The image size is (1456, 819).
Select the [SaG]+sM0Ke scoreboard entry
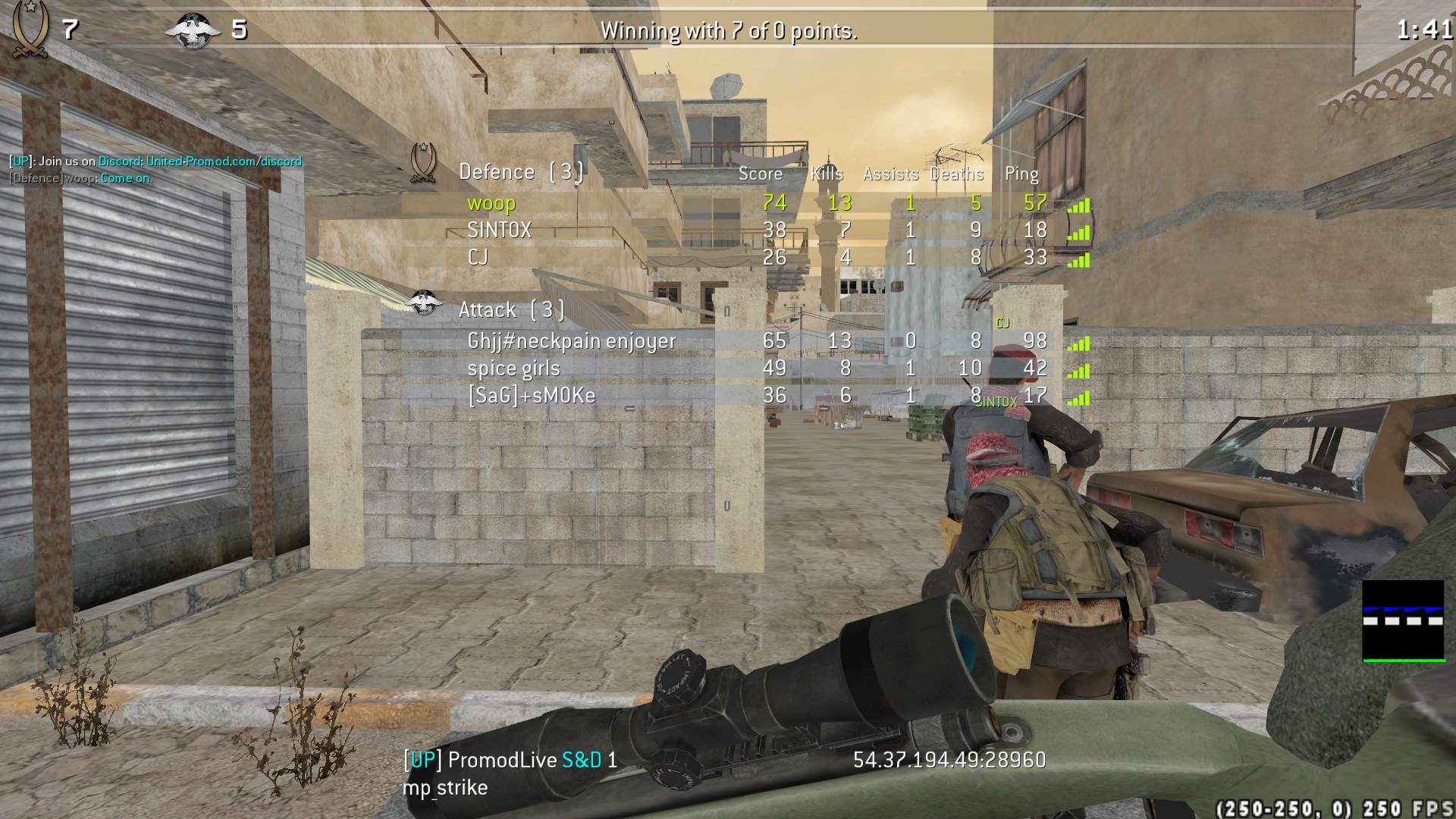(x=531, y=396)
